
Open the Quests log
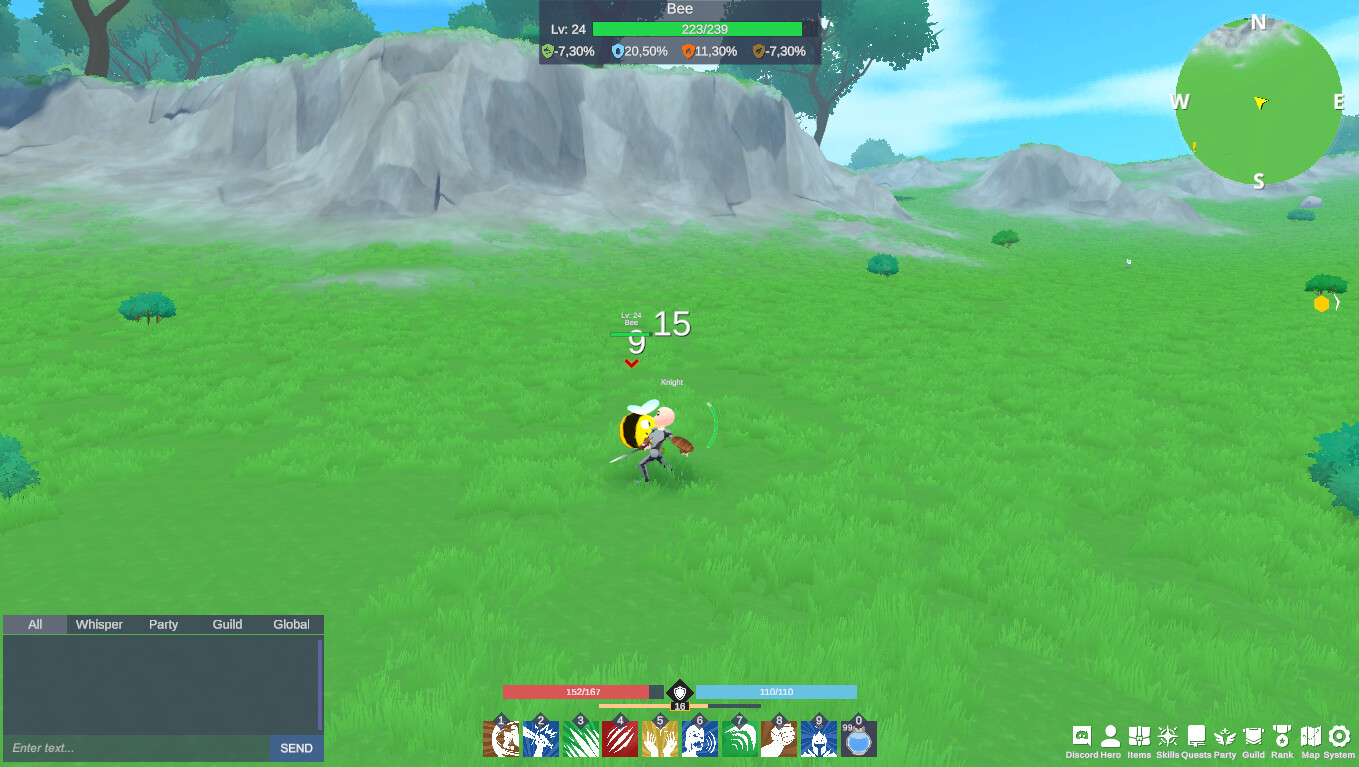click(x=1194, y=737)
